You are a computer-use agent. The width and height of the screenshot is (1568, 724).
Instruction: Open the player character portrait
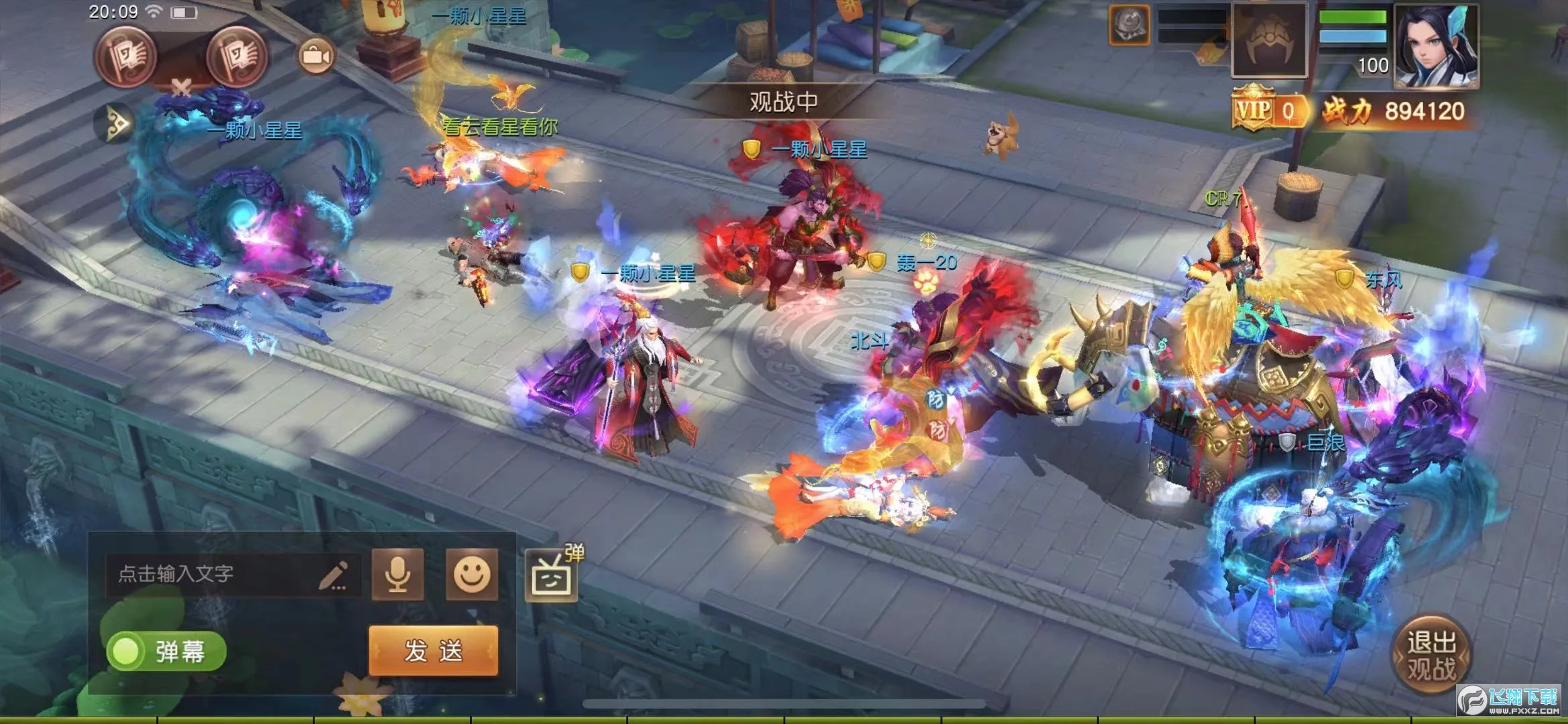1436,47
